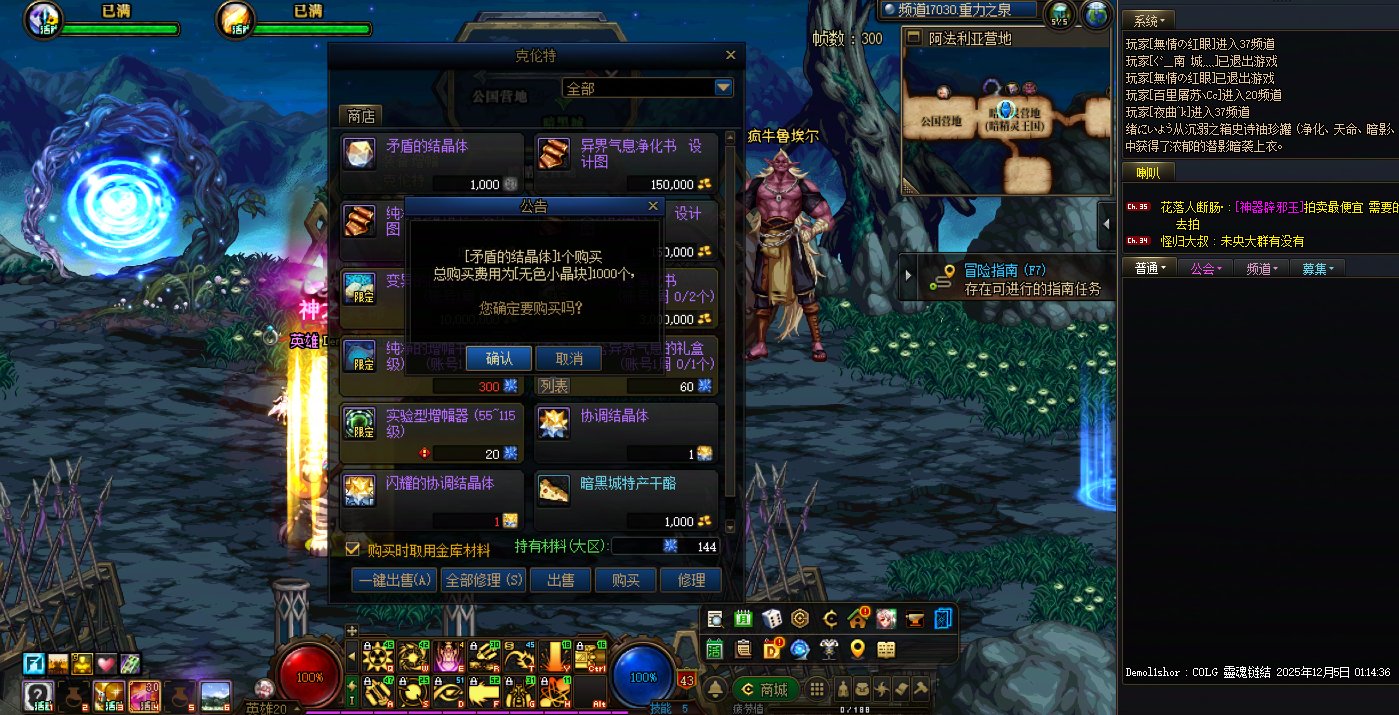1399x715 pixels.
Task: Click the 全部修理(S) button
Action: click(483, 580)
